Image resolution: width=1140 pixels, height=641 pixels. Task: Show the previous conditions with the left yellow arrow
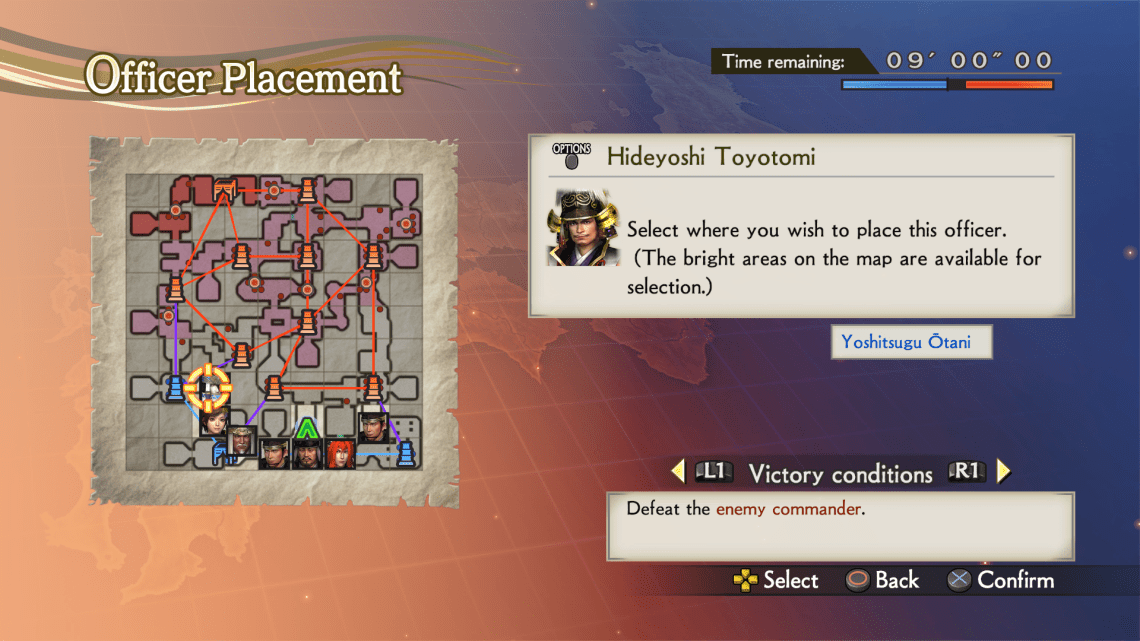click(678, 472)
